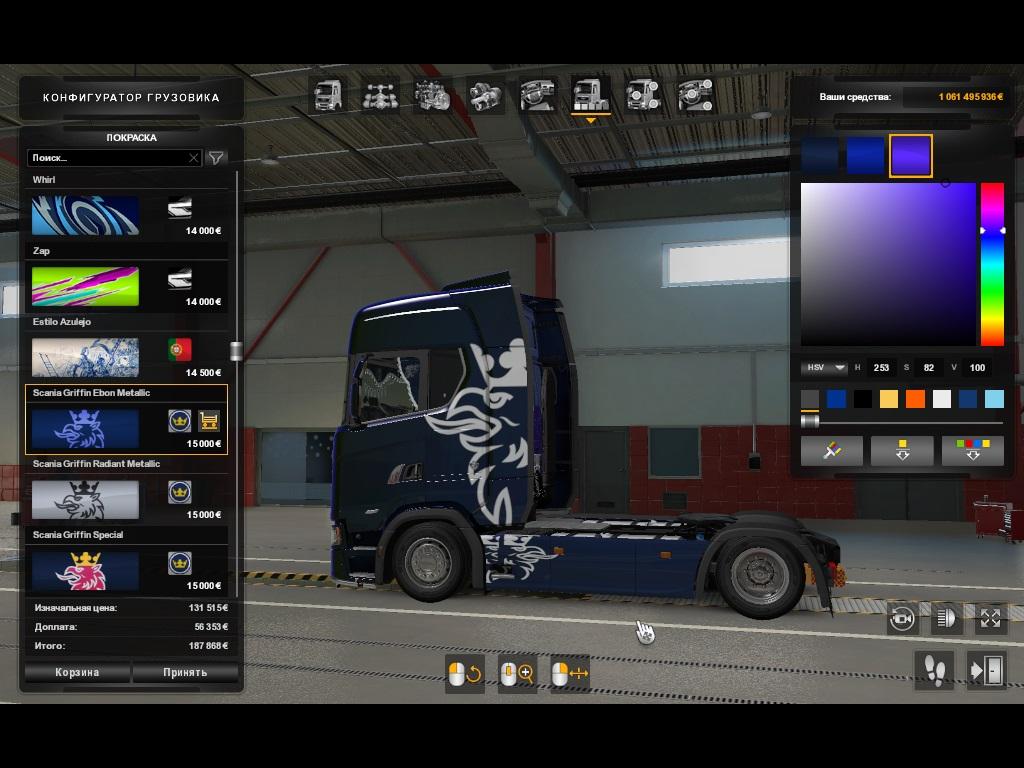
Task: Pick the Estilo Azulejo paint job
Action: pyautogui.click(x=85, y=357)
